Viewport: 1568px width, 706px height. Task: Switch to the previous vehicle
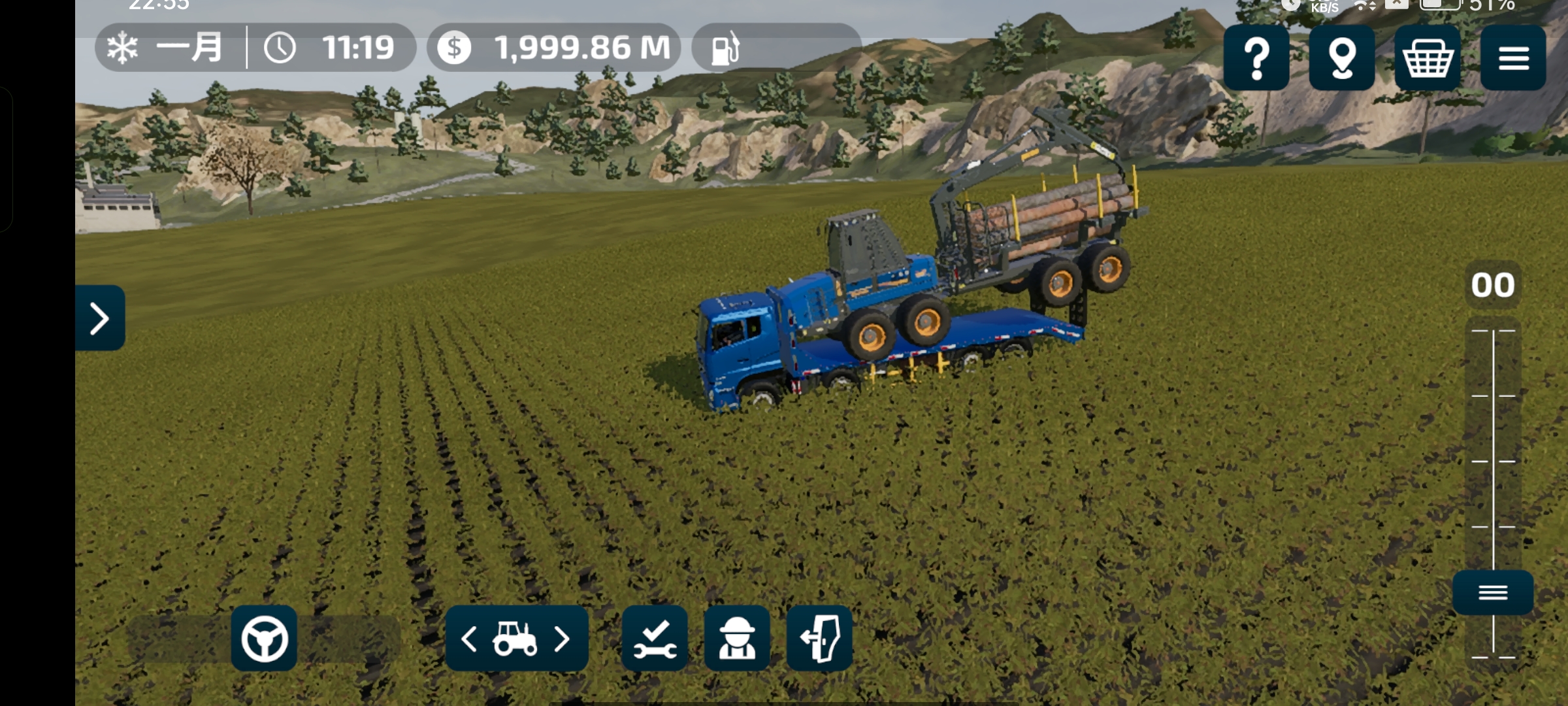[x=469, y=639]
